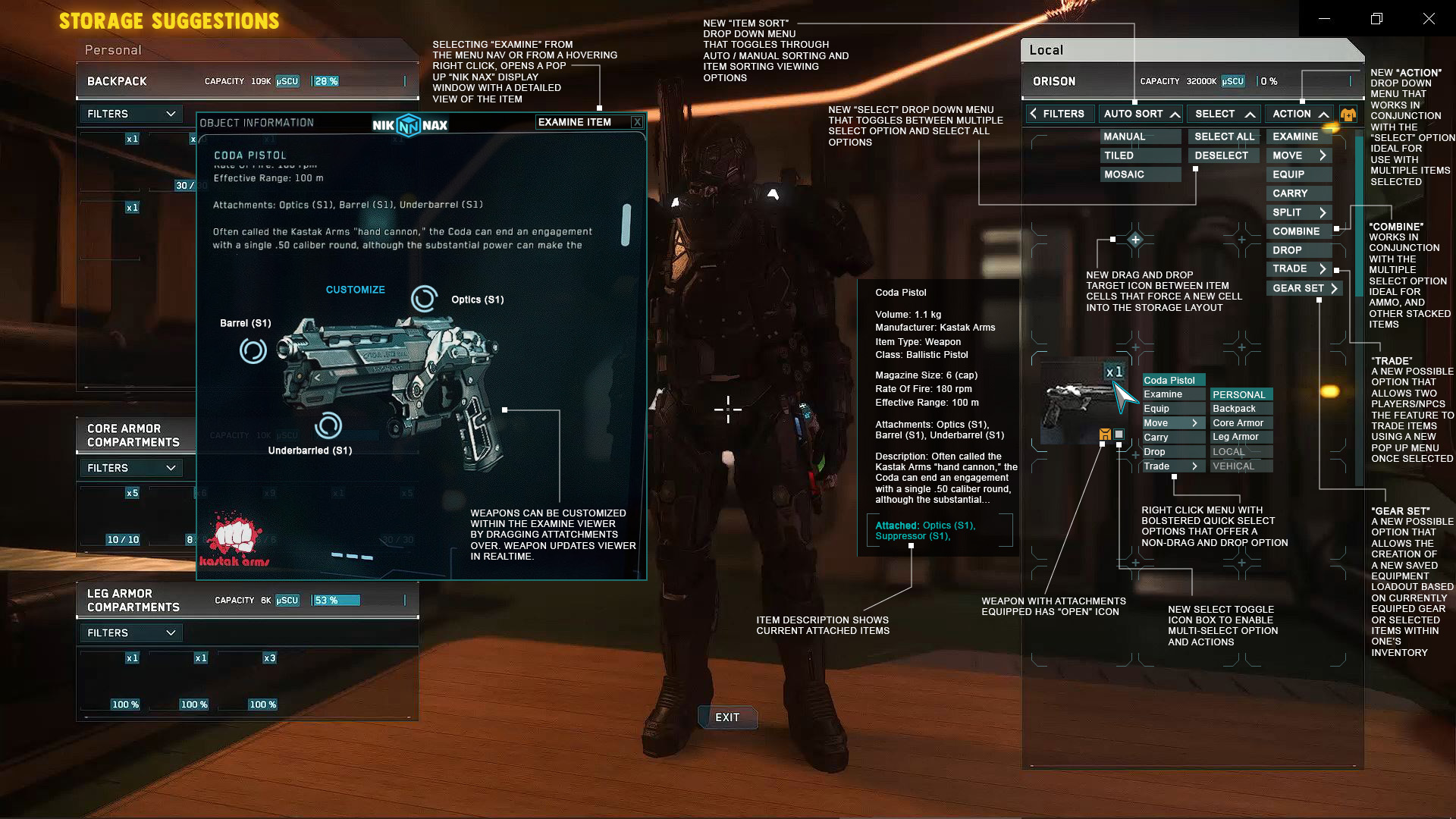Open the Leg Armor FILTERS dropdown
The height and width of the screenshot is (819, 1456).
click(130, 632)
